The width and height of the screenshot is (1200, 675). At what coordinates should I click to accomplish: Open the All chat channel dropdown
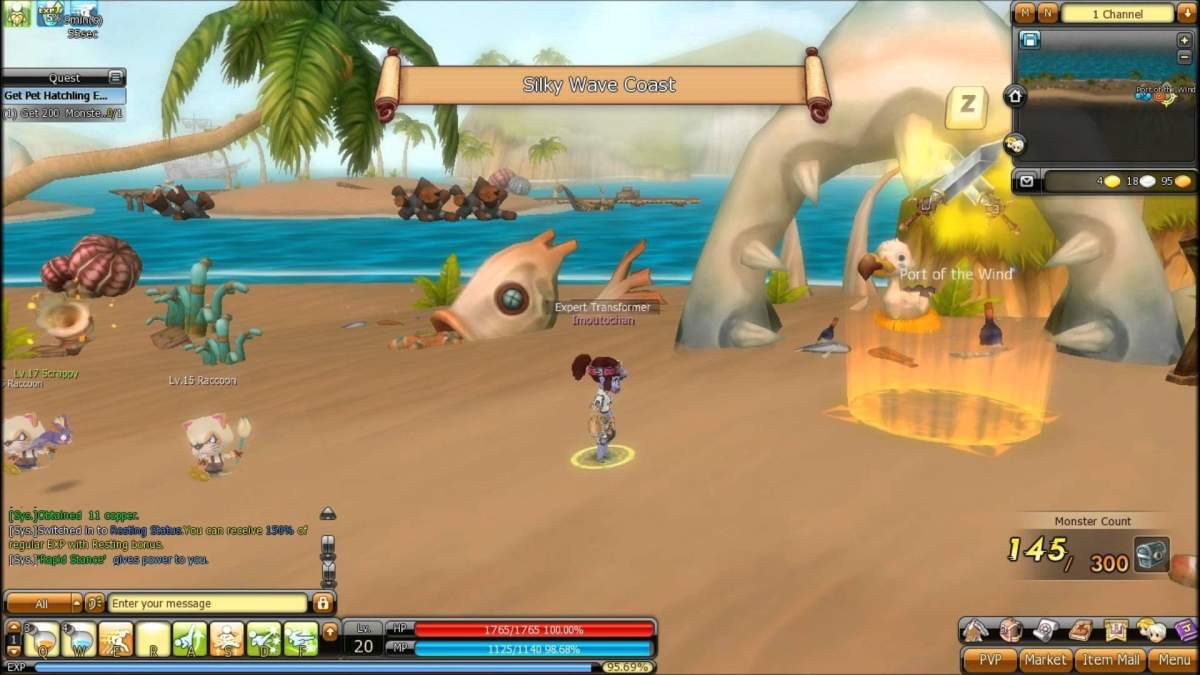pyautogui.click(x=44, y=603)
